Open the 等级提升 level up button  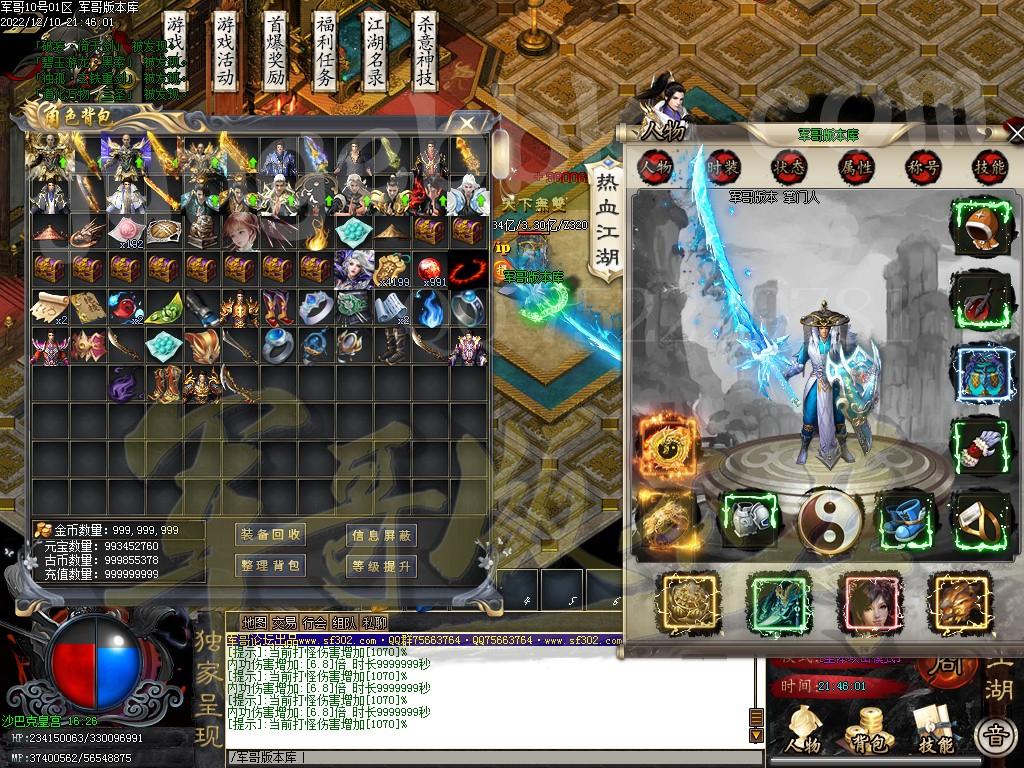click(x=382, y=566)
